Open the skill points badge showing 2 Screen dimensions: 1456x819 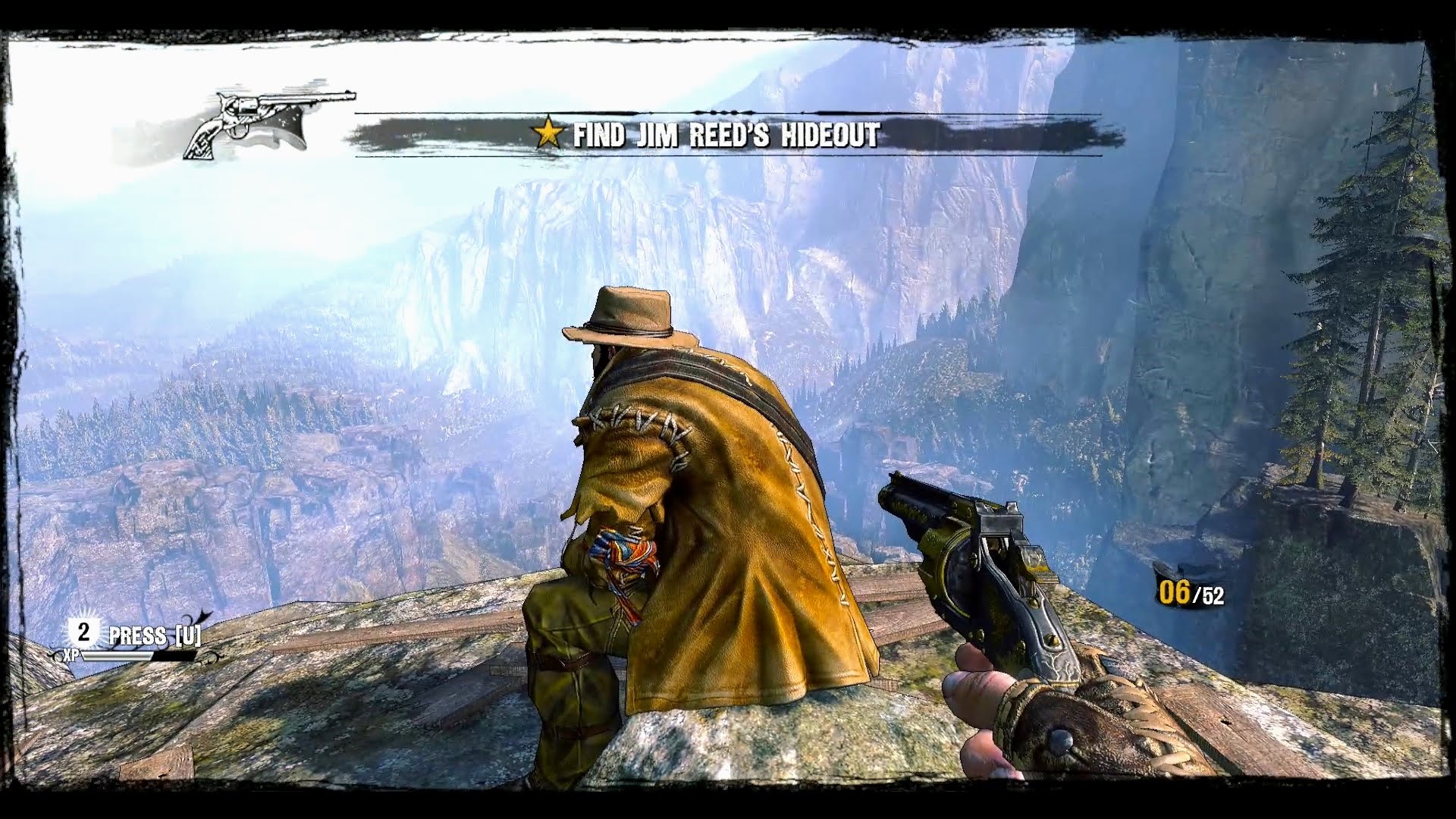[84, 632]
